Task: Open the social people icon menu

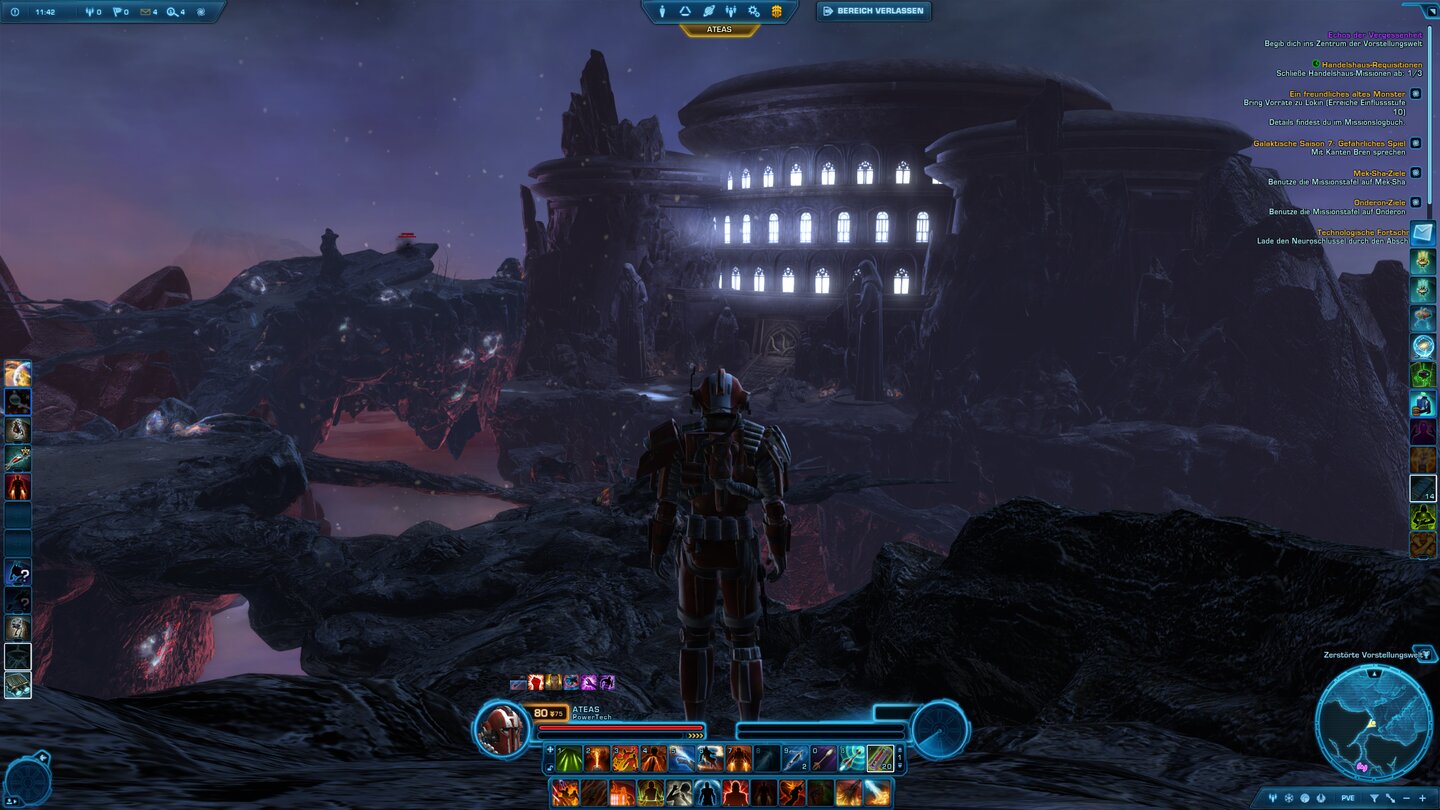Action: [731, 12]
